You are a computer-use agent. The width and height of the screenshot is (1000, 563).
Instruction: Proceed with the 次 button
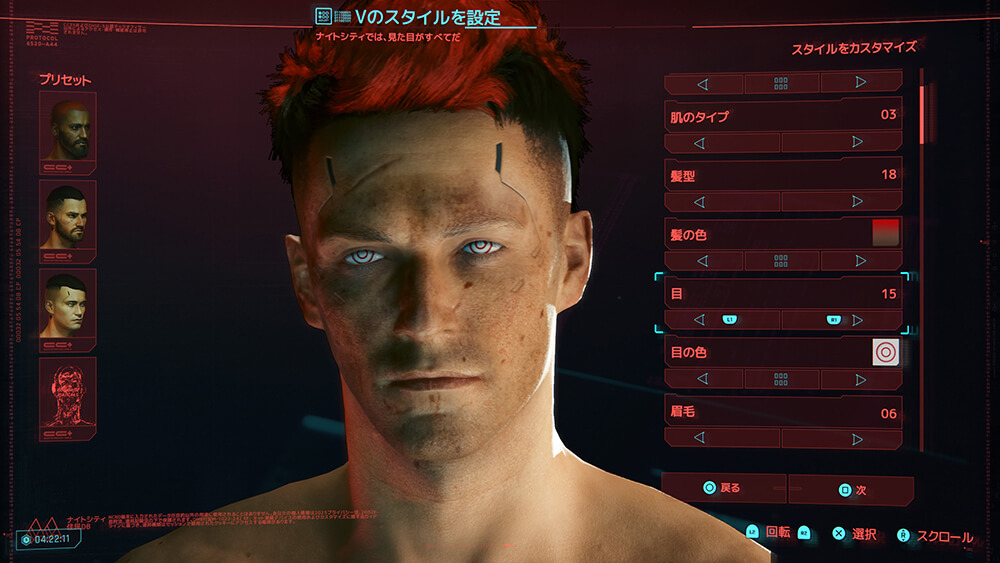tap(850, 490)
